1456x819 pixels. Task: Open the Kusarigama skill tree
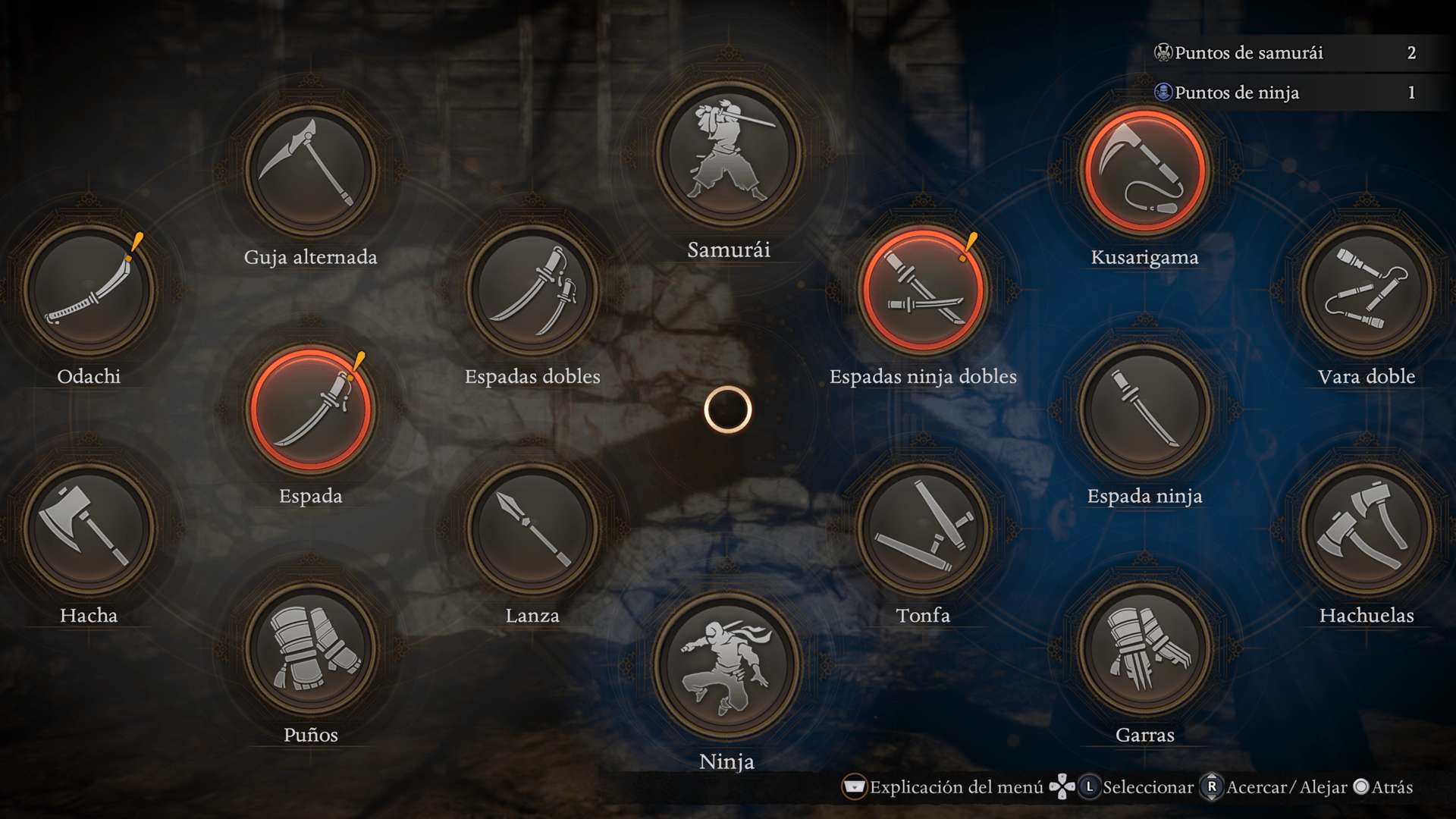click(x=1145, y=170)
